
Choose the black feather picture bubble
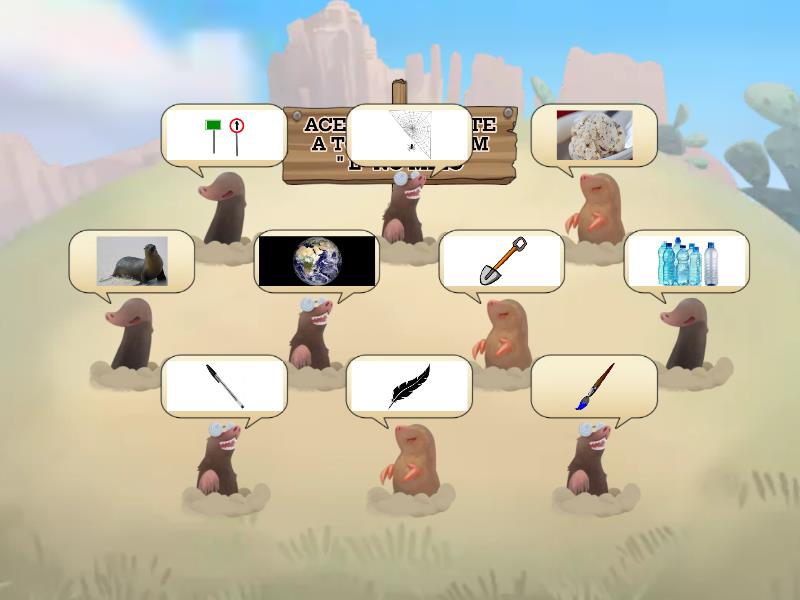[x=409, y=386]
